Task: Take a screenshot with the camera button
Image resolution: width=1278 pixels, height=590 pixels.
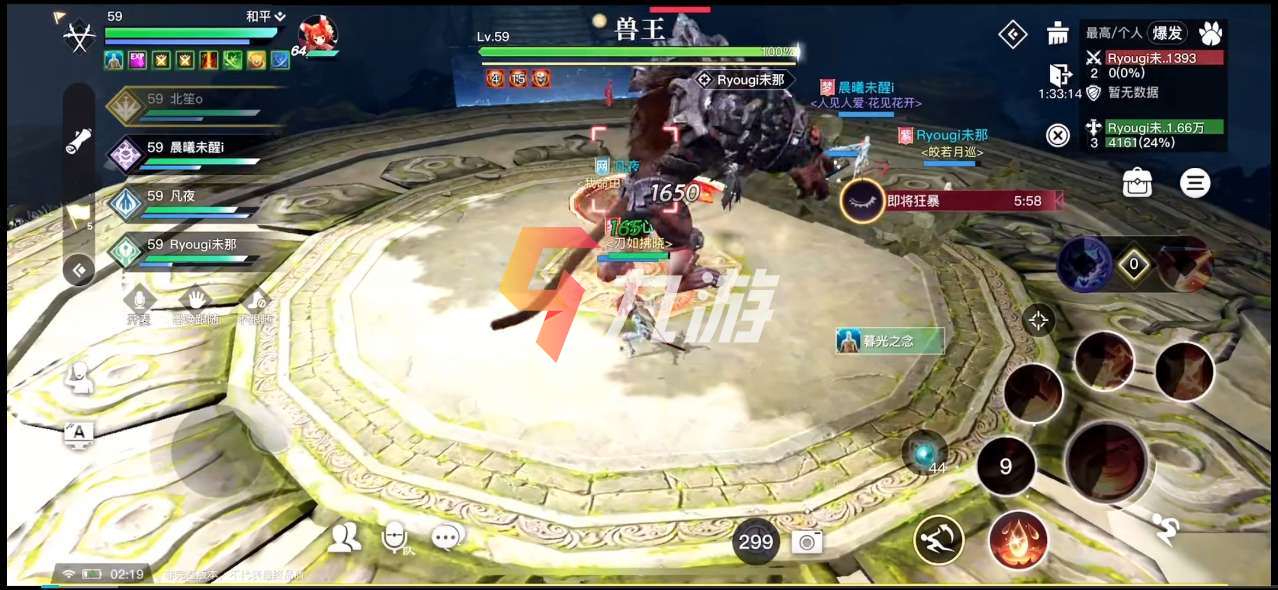Action: 807,541
